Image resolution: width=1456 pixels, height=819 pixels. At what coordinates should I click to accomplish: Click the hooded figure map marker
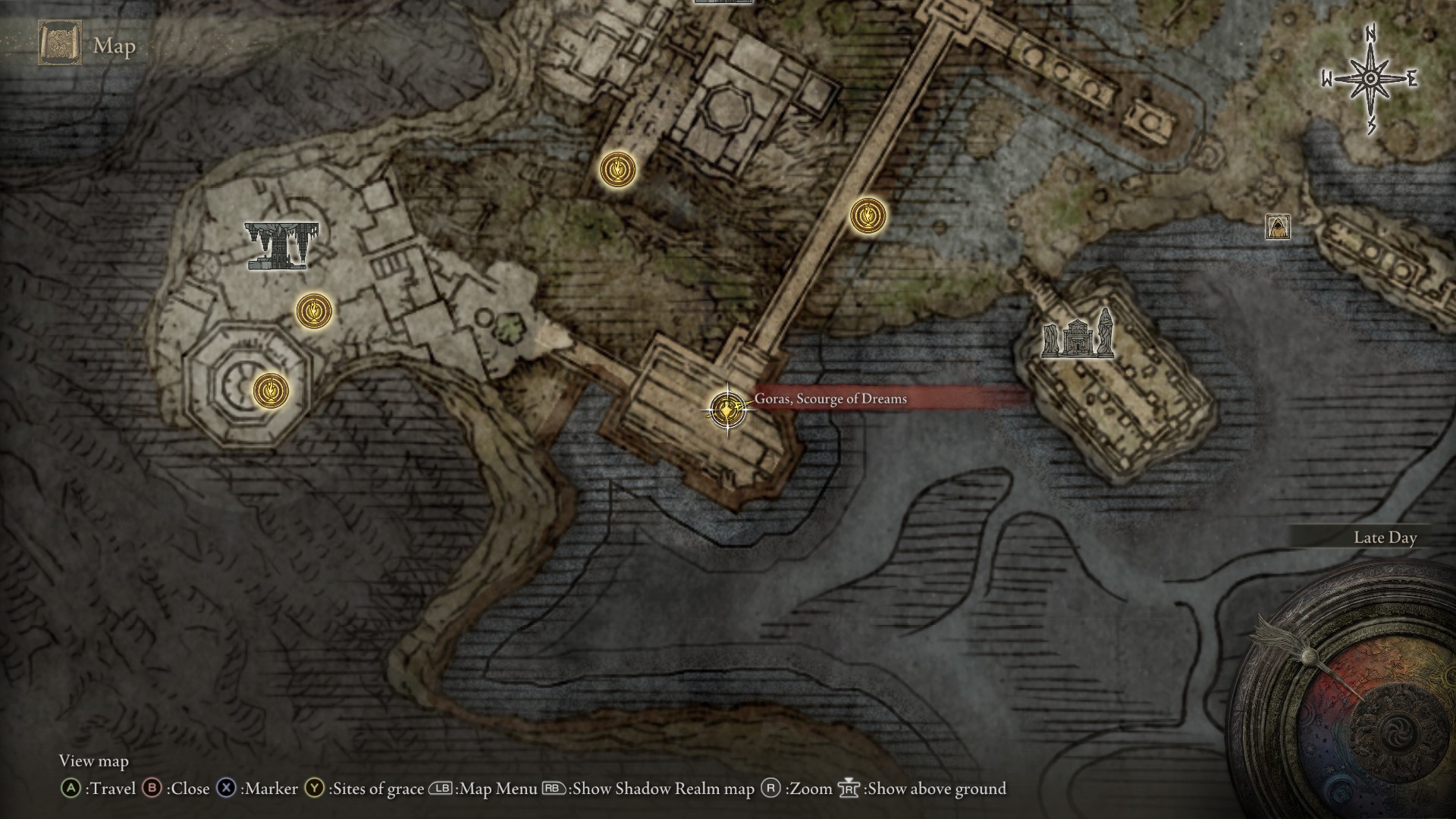(1278, 226)
